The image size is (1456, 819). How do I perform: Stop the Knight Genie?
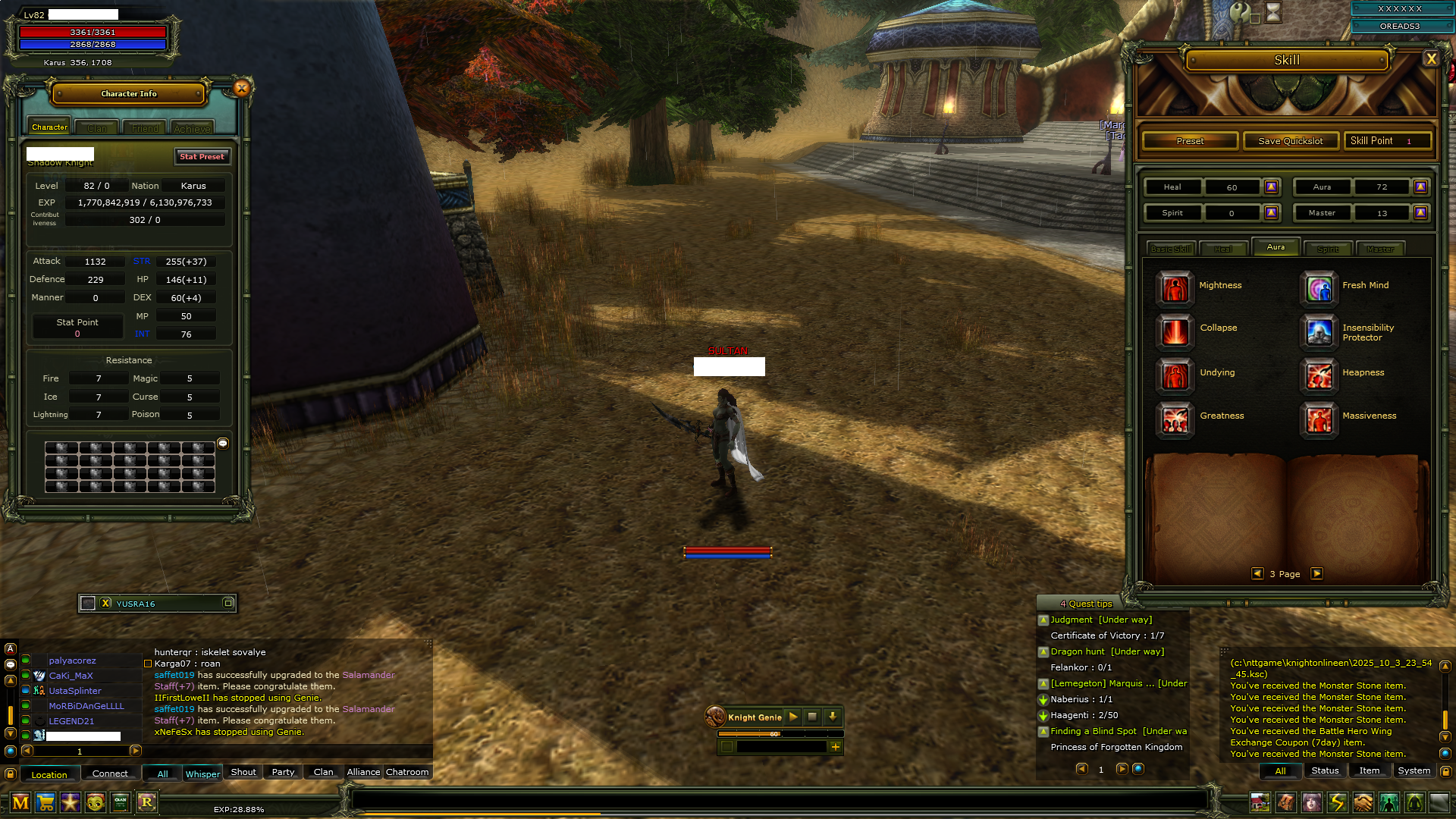pyautogui.click(x=812, y=717)
